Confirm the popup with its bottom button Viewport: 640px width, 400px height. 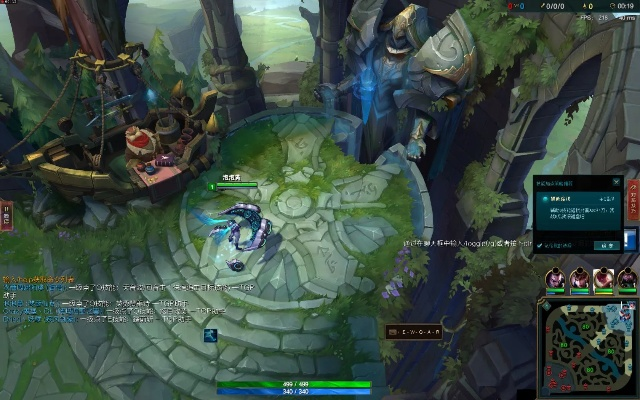(606, 244)
